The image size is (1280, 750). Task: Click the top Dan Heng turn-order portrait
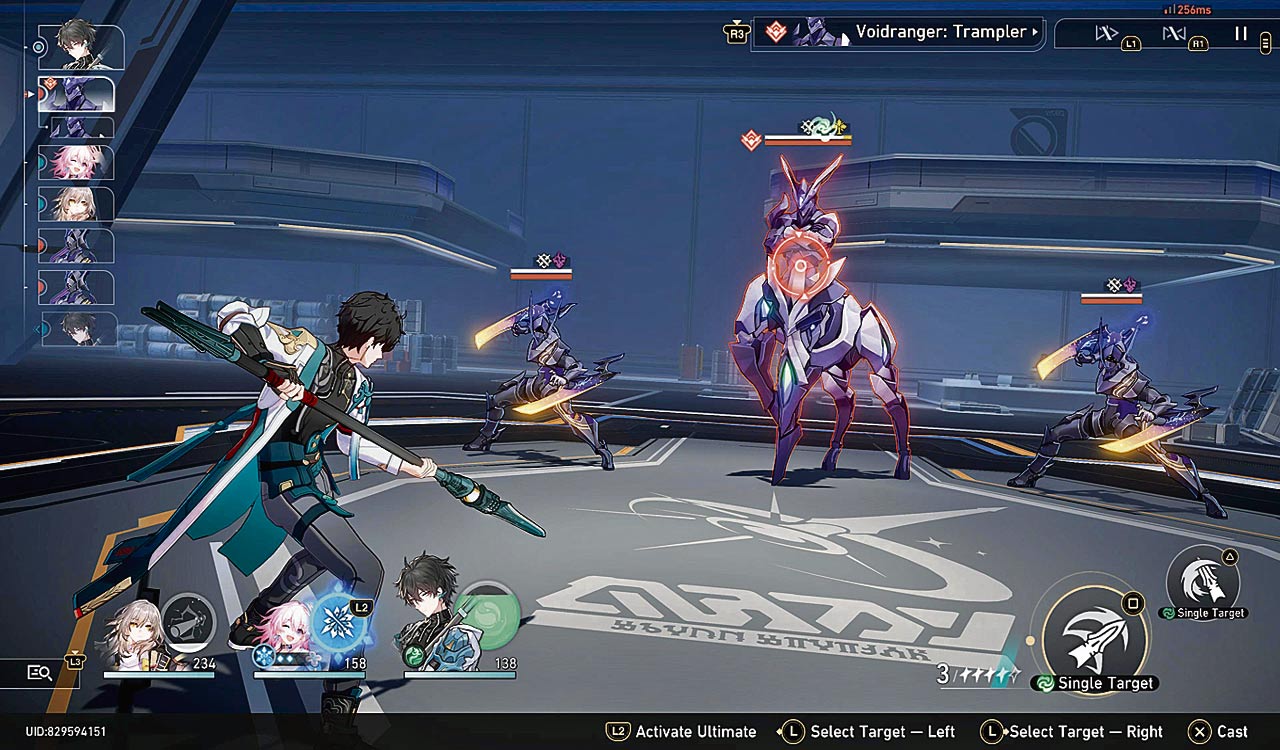coord(80,46)
